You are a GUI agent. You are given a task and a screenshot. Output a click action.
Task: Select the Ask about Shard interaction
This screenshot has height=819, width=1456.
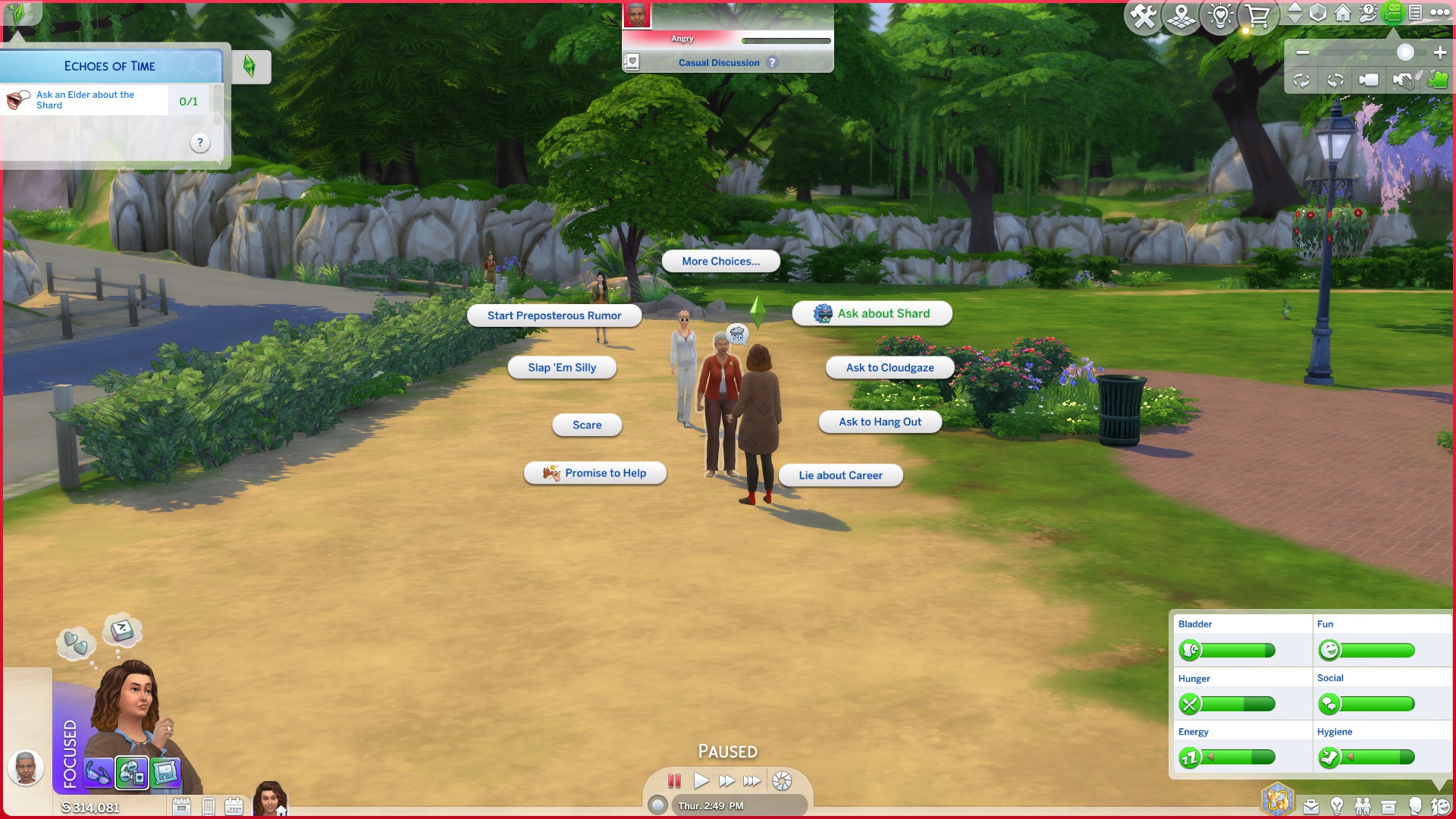click(871, 313)
